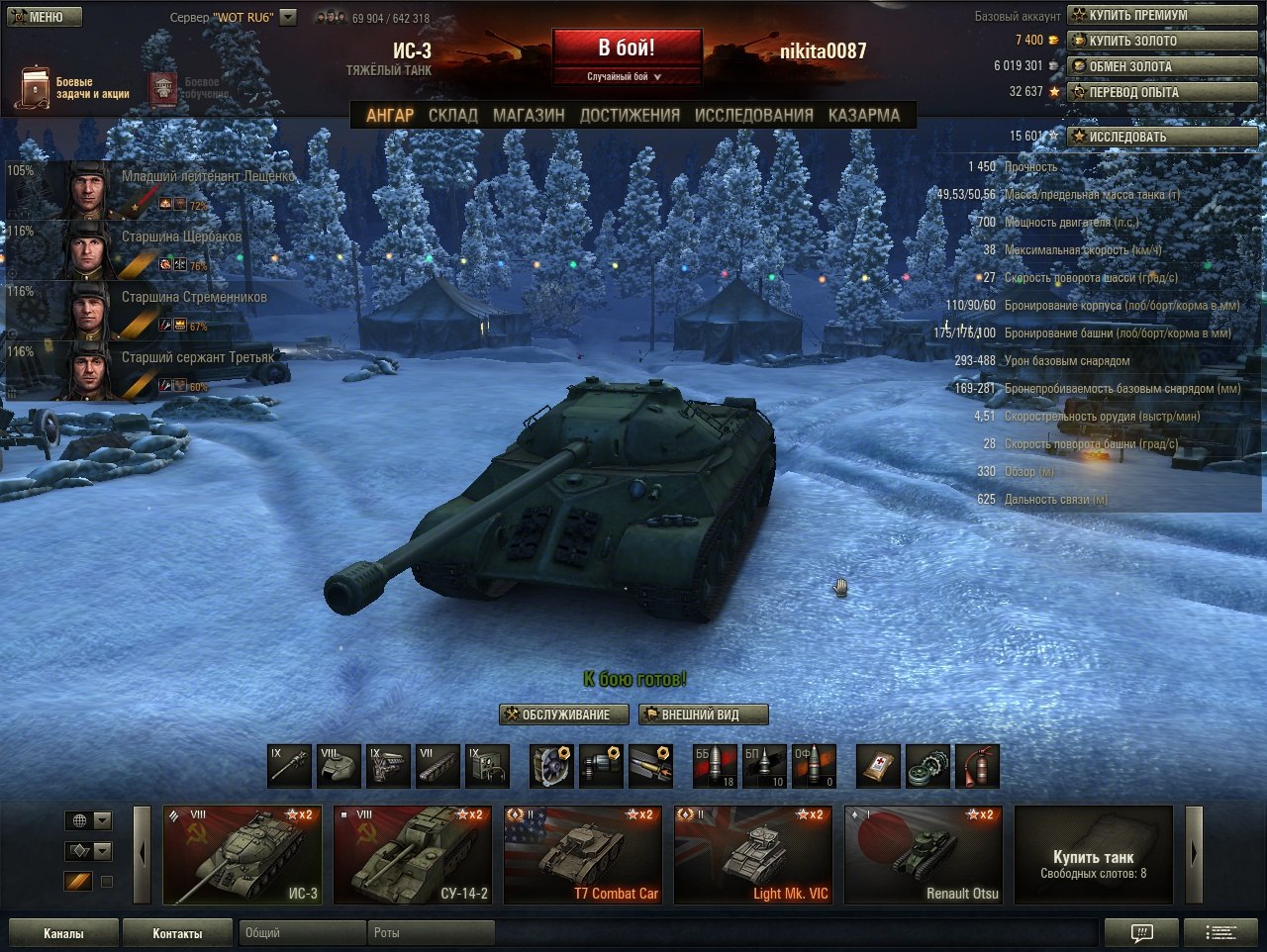Image resolution: width=1267 pixels, height=952 pixels.
Task: Open the ВНЕШНИЙ ВИД customization button
Action: point(703,714)
